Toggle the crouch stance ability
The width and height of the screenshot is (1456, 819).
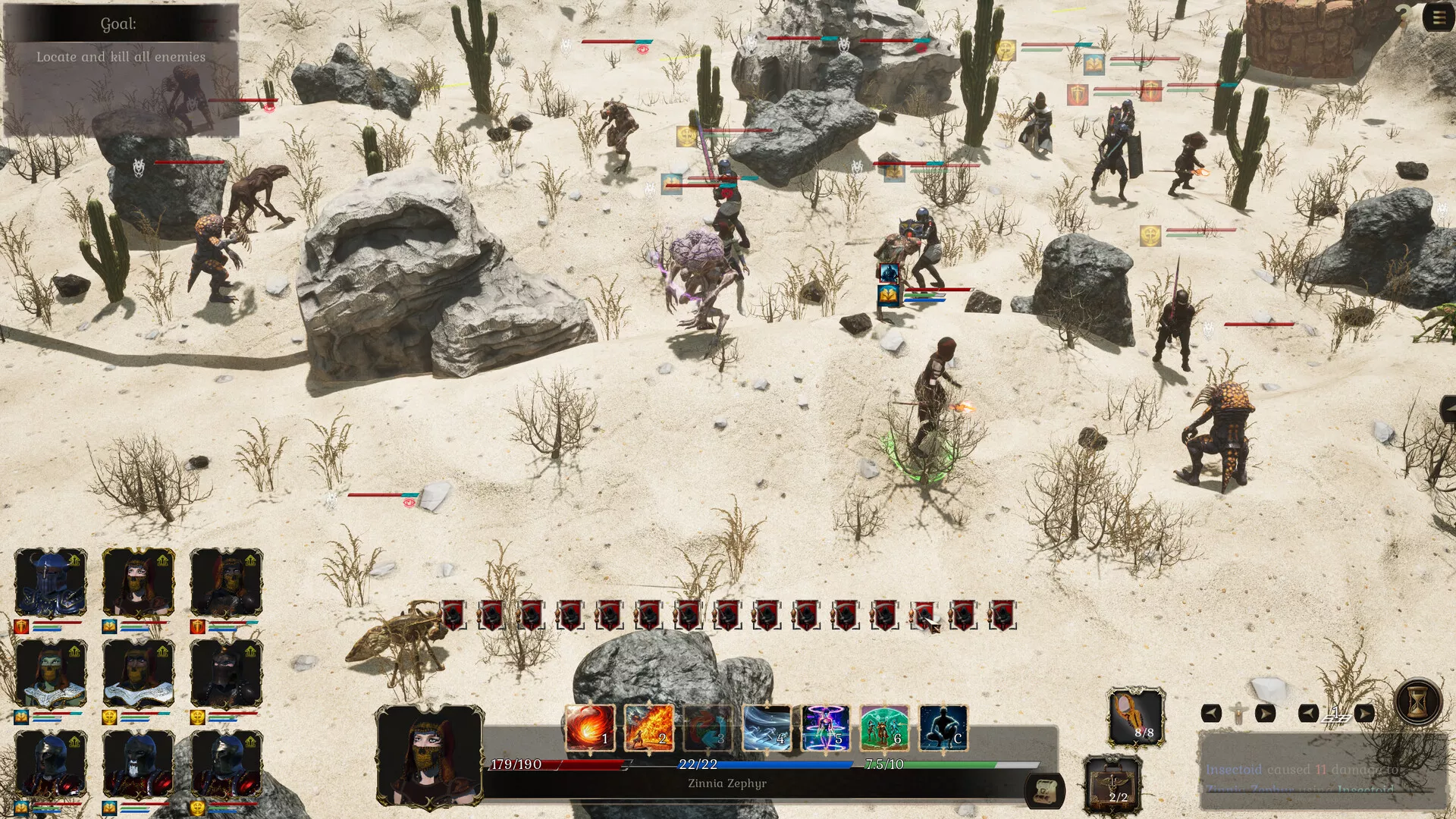pyautogui.click(x=943, y=727)
